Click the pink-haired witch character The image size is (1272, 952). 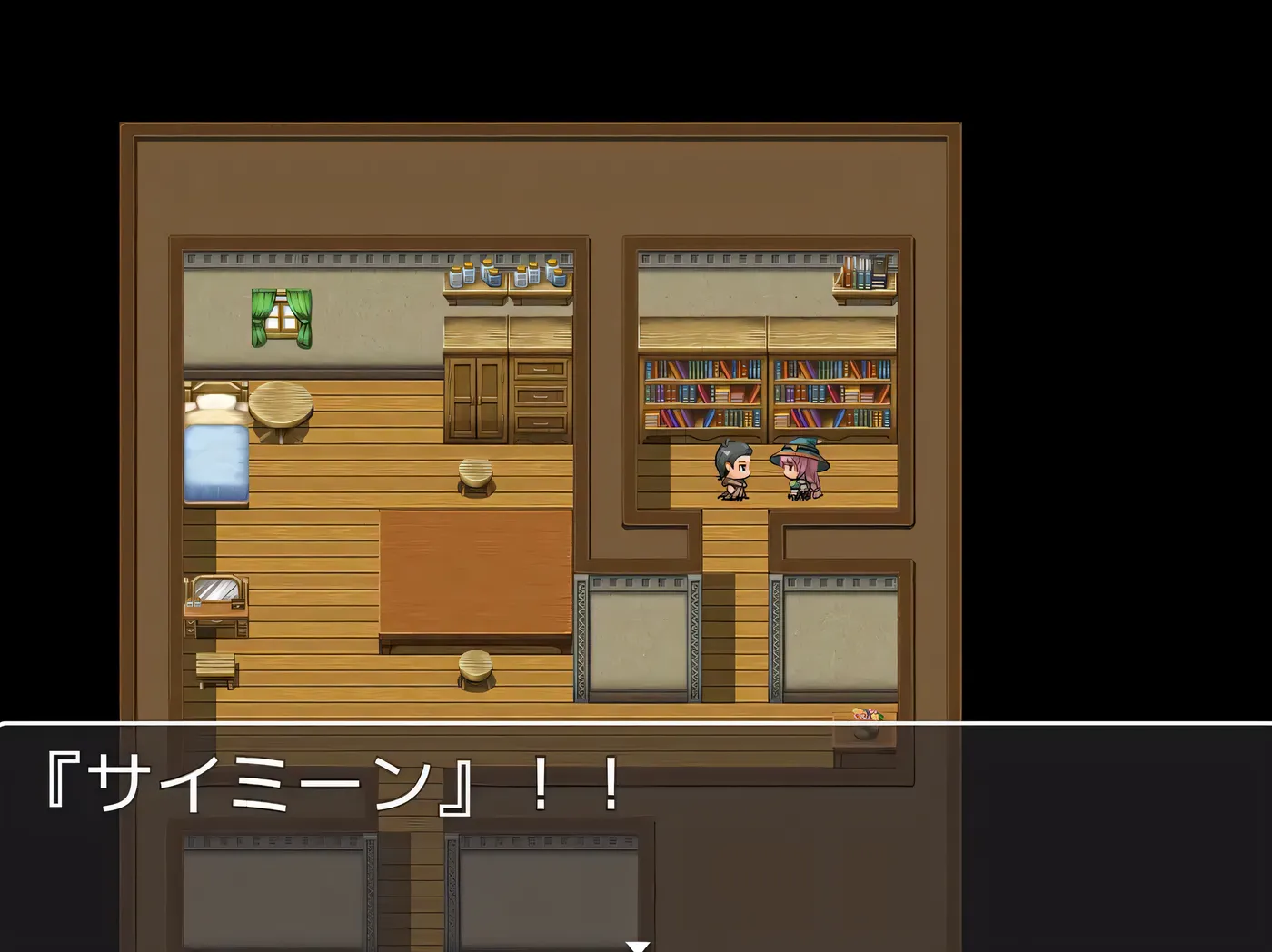click(x=800, y=472)
